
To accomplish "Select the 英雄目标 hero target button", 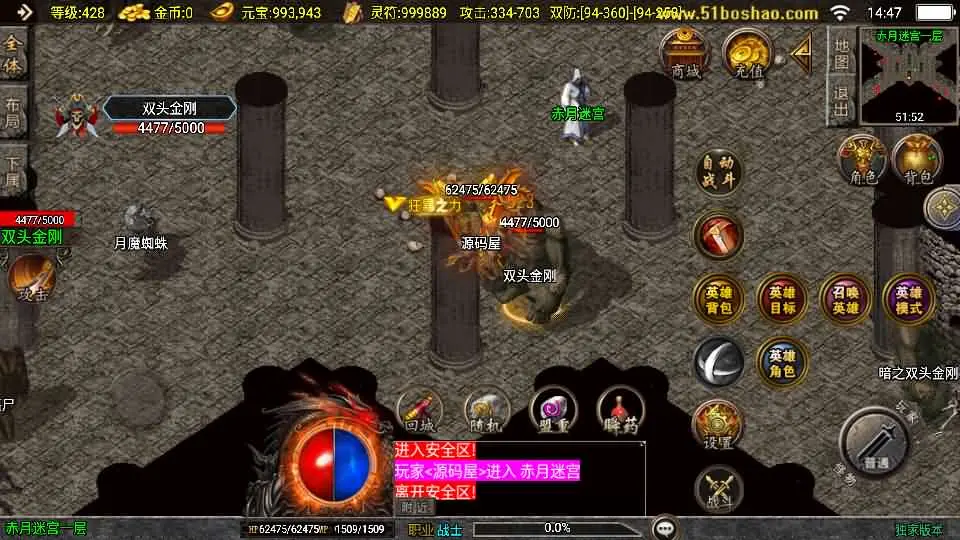I will tap(782, 299).
